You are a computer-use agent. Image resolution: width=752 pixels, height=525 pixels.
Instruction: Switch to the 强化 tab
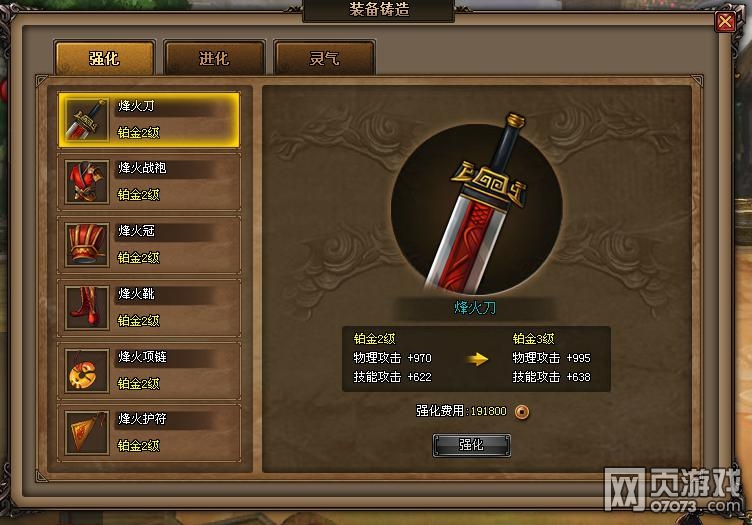(104, 58)
